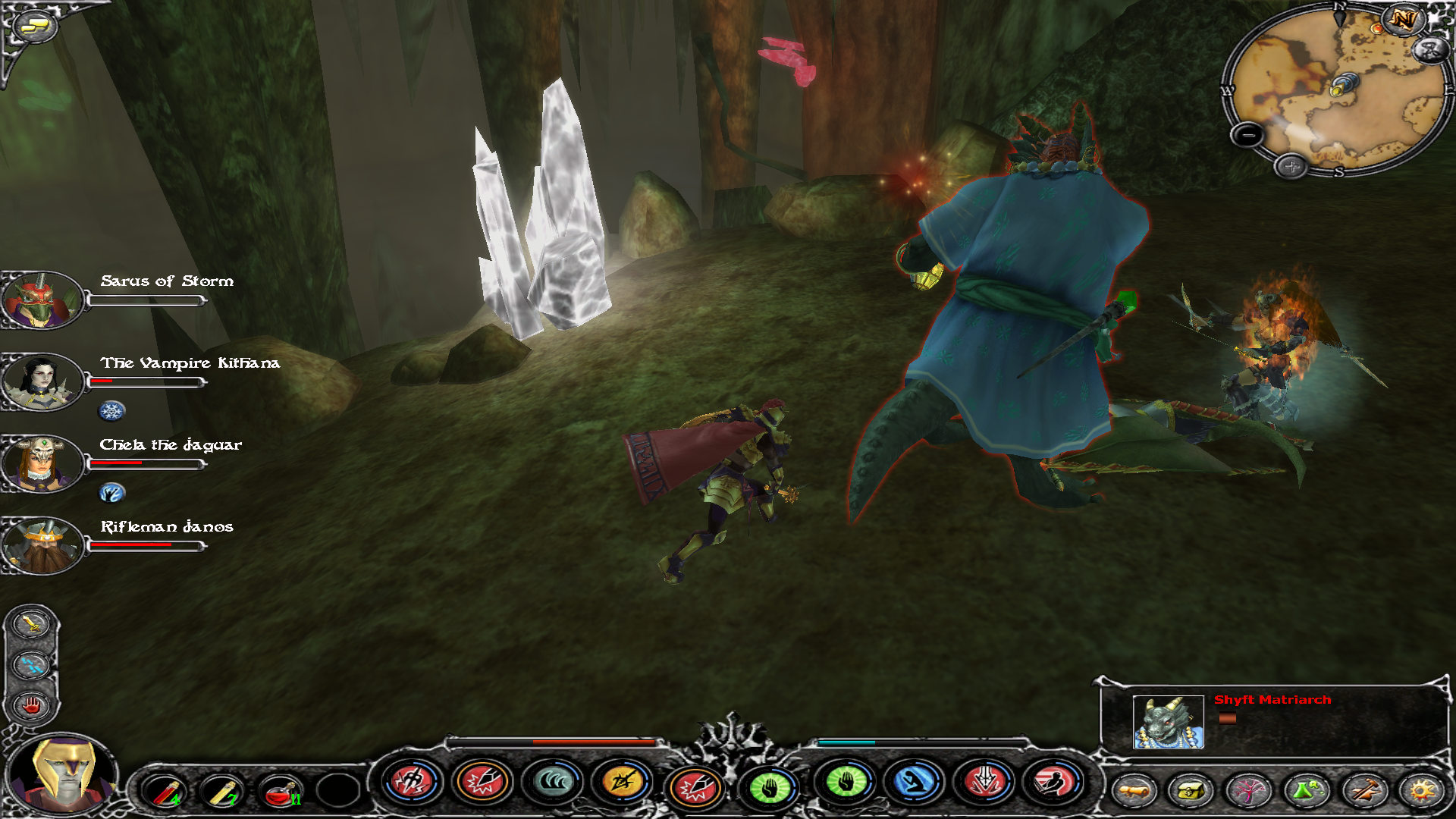Viewport: 1456px width, 819px height.
Task: Choose Chela the Jaguar's party portrait
Action: coord(42,464)
